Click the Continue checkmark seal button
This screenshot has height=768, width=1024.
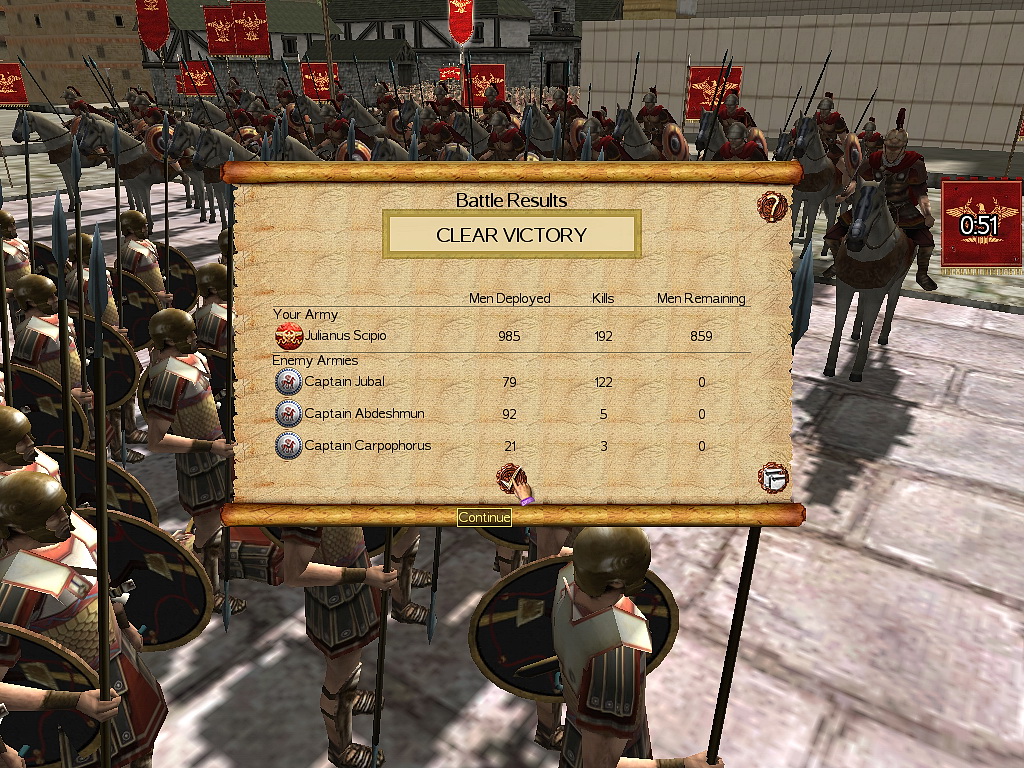[x=512, y=480]
